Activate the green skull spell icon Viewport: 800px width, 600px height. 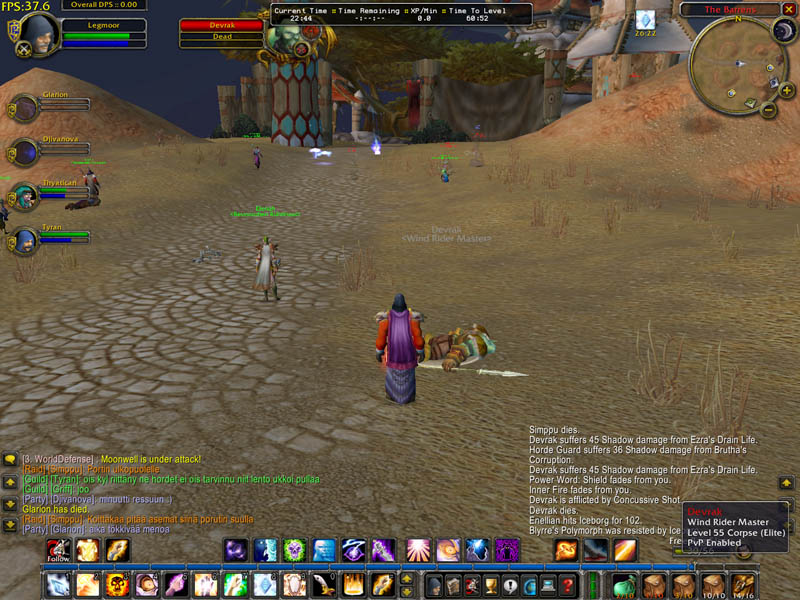click(293, 550)
